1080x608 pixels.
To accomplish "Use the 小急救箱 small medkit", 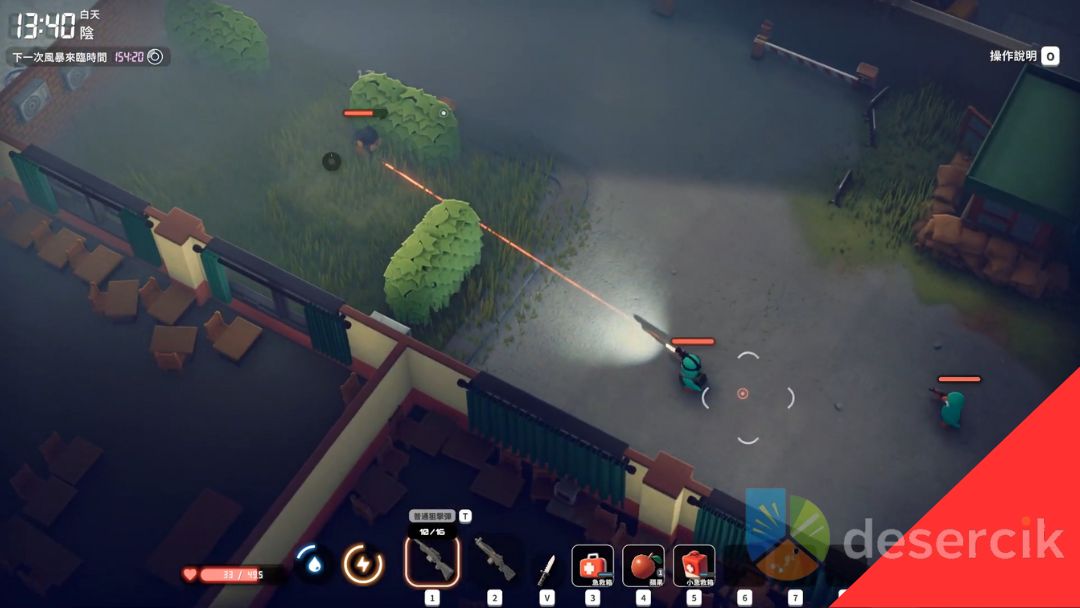I will [694, 565].
